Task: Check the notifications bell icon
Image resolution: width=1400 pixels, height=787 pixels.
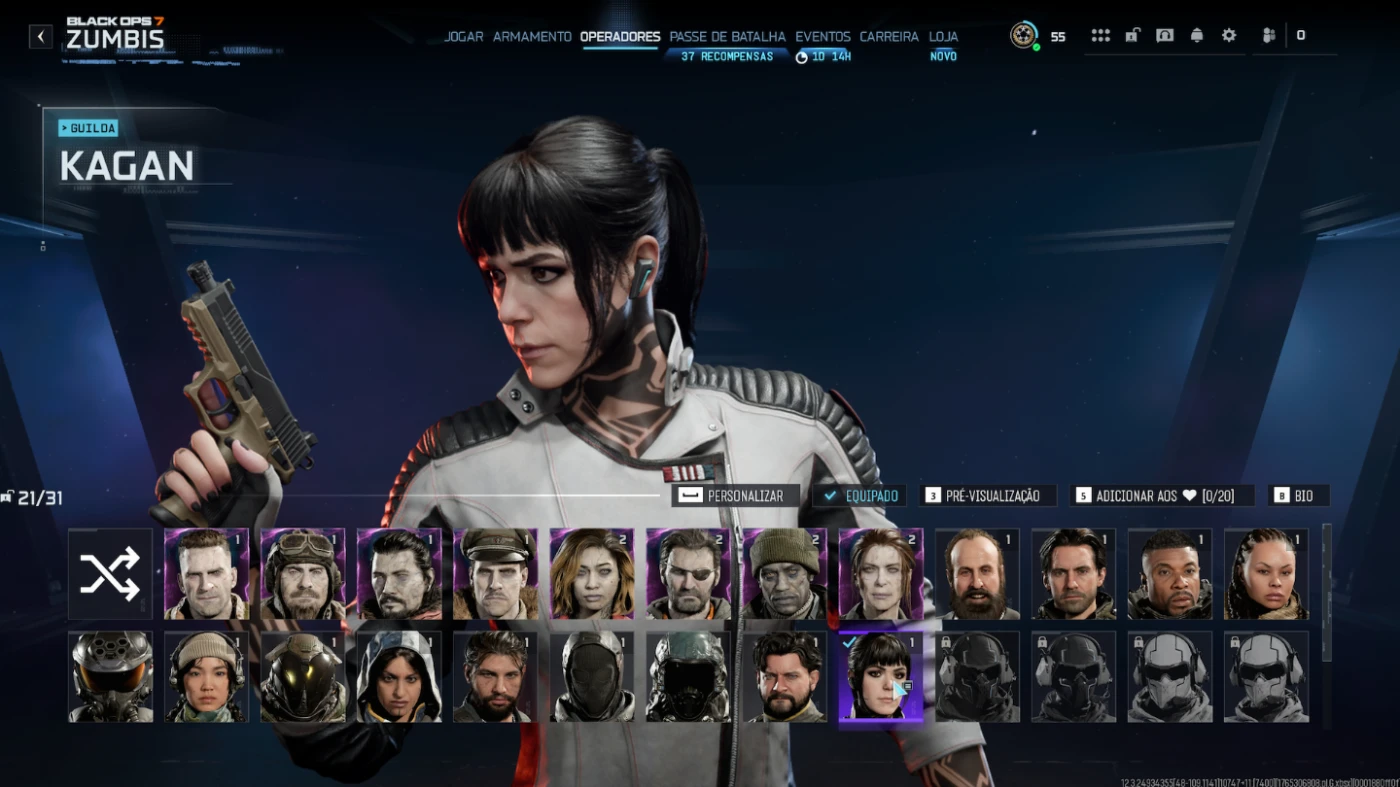Action: tap(1197, 36)
